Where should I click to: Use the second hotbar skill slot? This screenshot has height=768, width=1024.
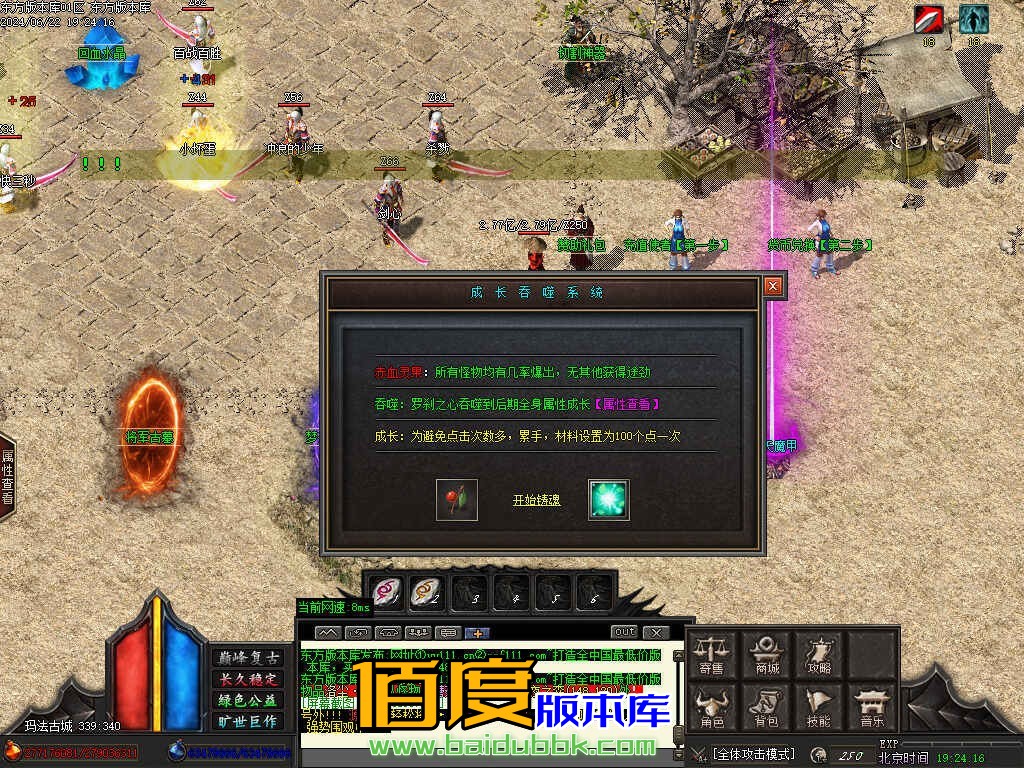point(428,592)
